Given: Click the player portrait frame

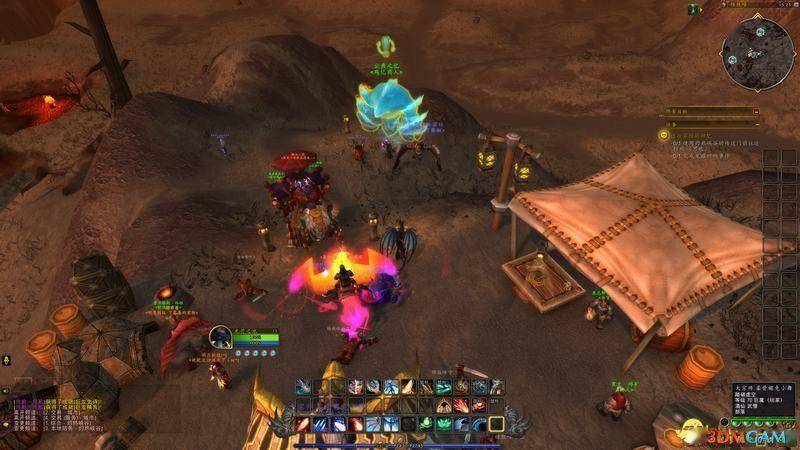Looking at the screenshot, I should [222, 336].
